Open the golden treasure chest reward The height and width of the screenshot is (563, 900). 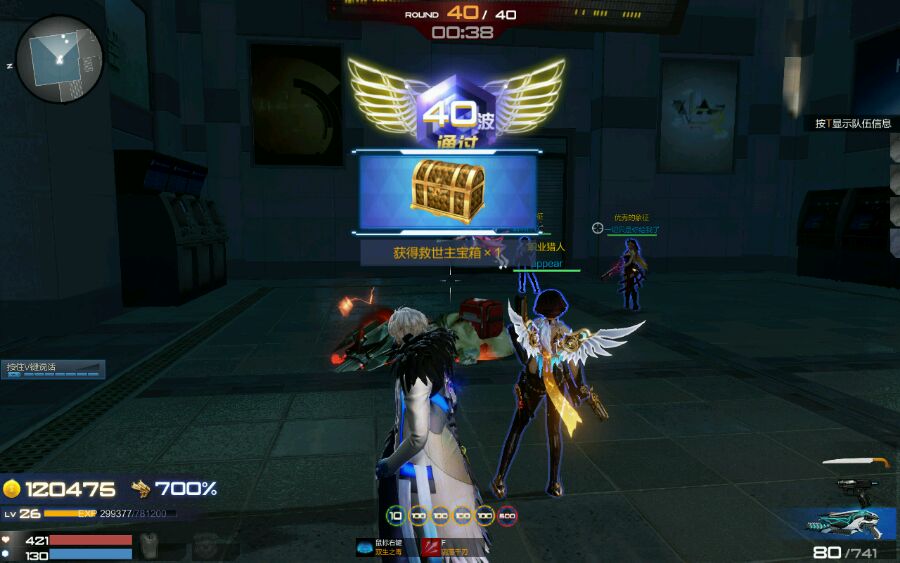tap(447, 189)
